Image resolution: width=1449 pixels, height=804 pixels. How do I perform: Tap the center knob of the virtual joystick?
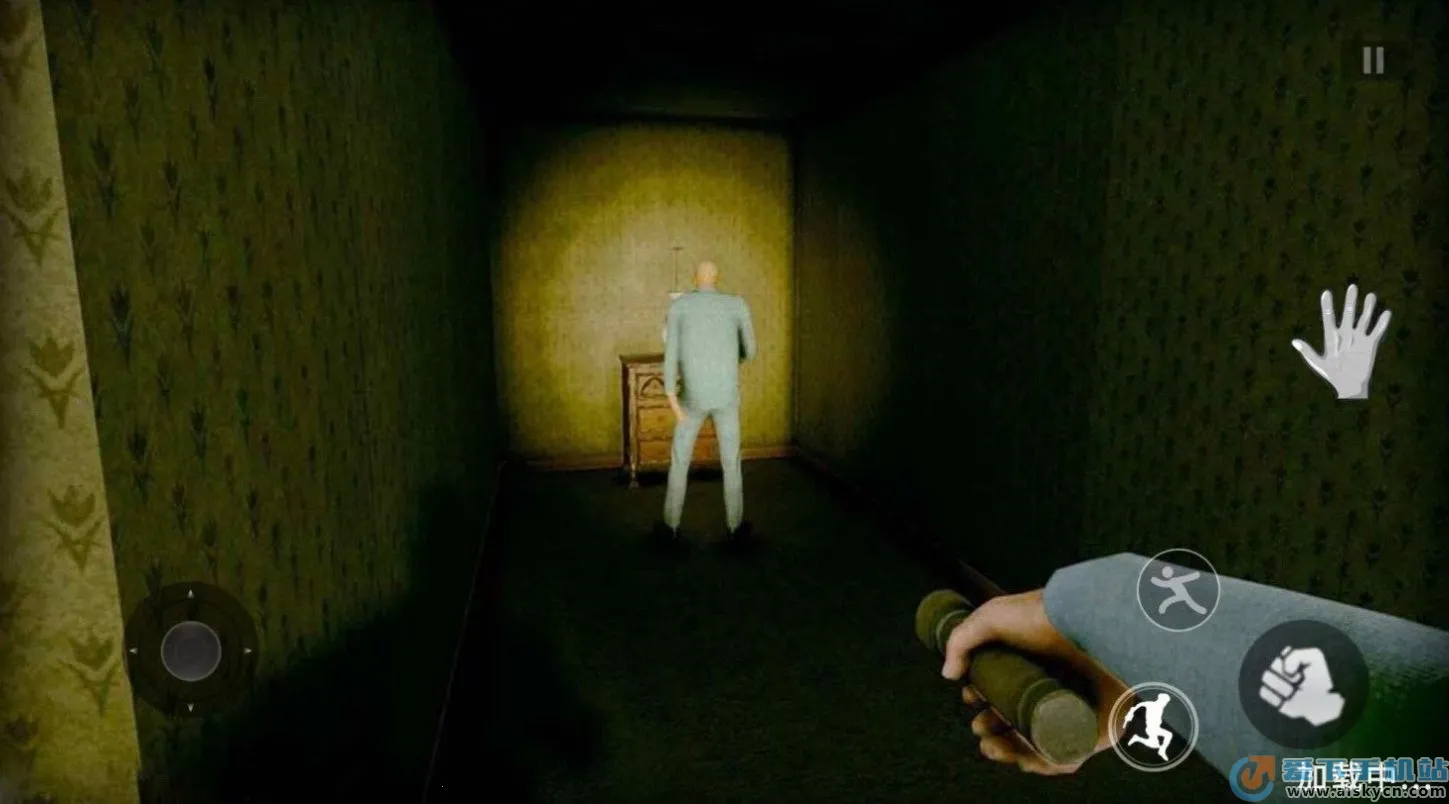pyautogui.click(x=190, y=652)
